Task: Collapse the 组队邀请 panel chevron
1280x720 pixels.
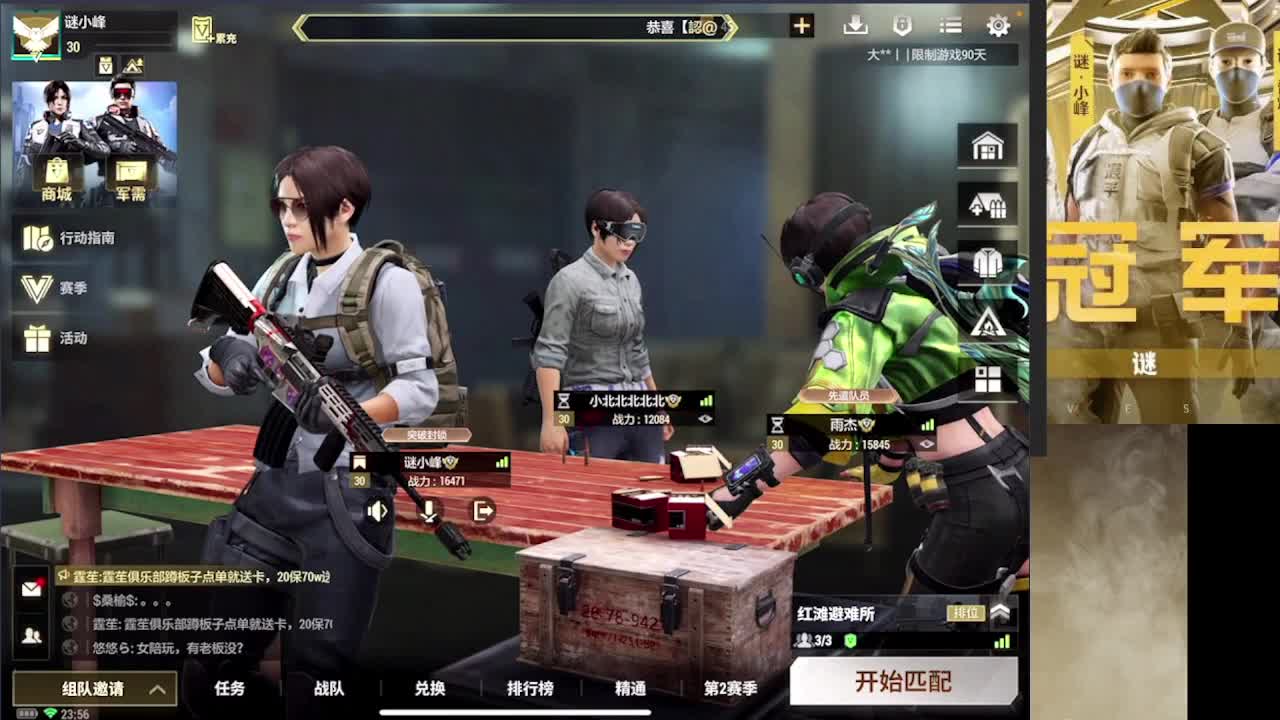Action: pos(156,689)
